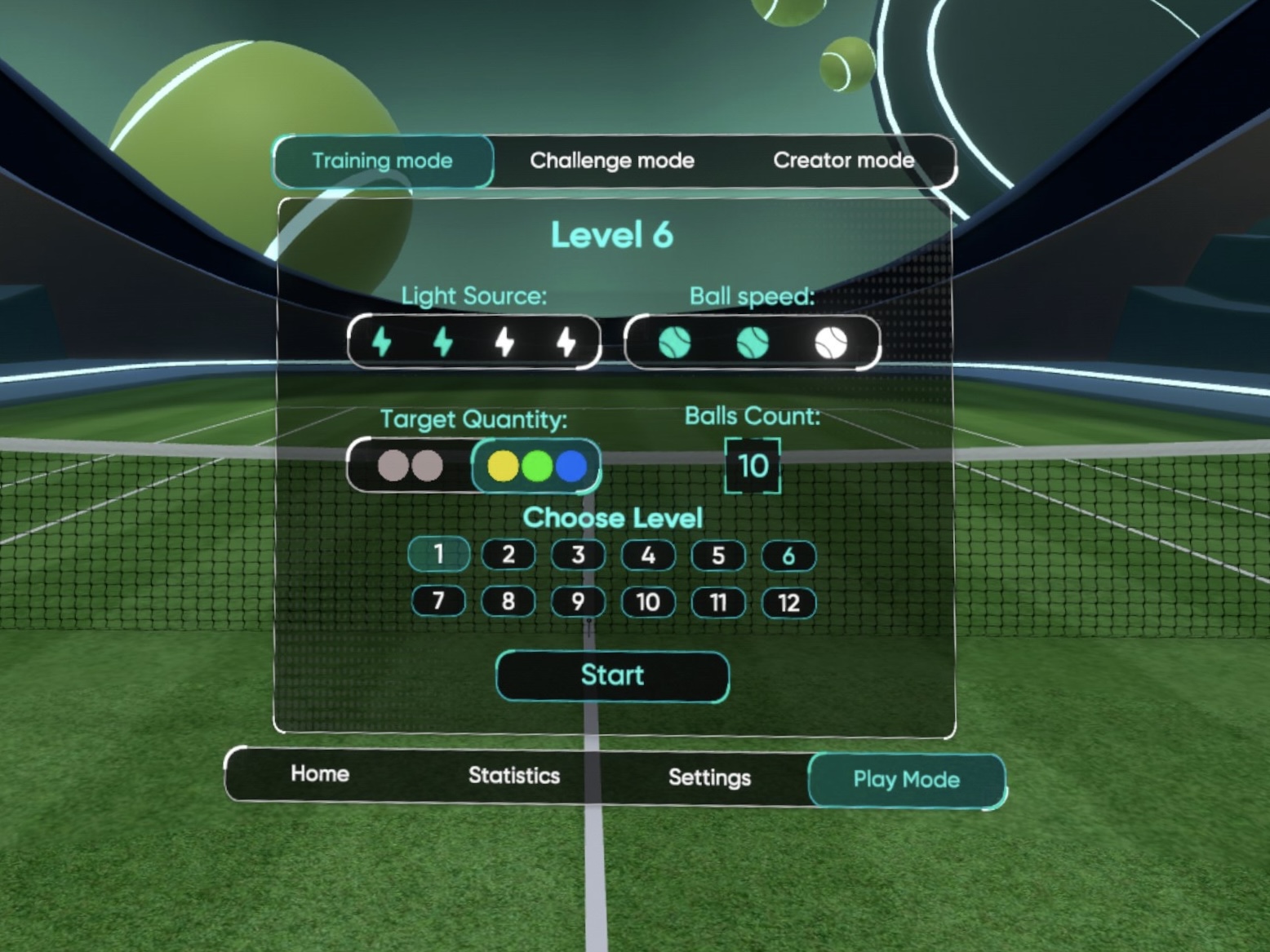This screenshot has width=1270, height=952.
Task: Pick level 10
Action: pyautogui.click(x=648, y=603)
